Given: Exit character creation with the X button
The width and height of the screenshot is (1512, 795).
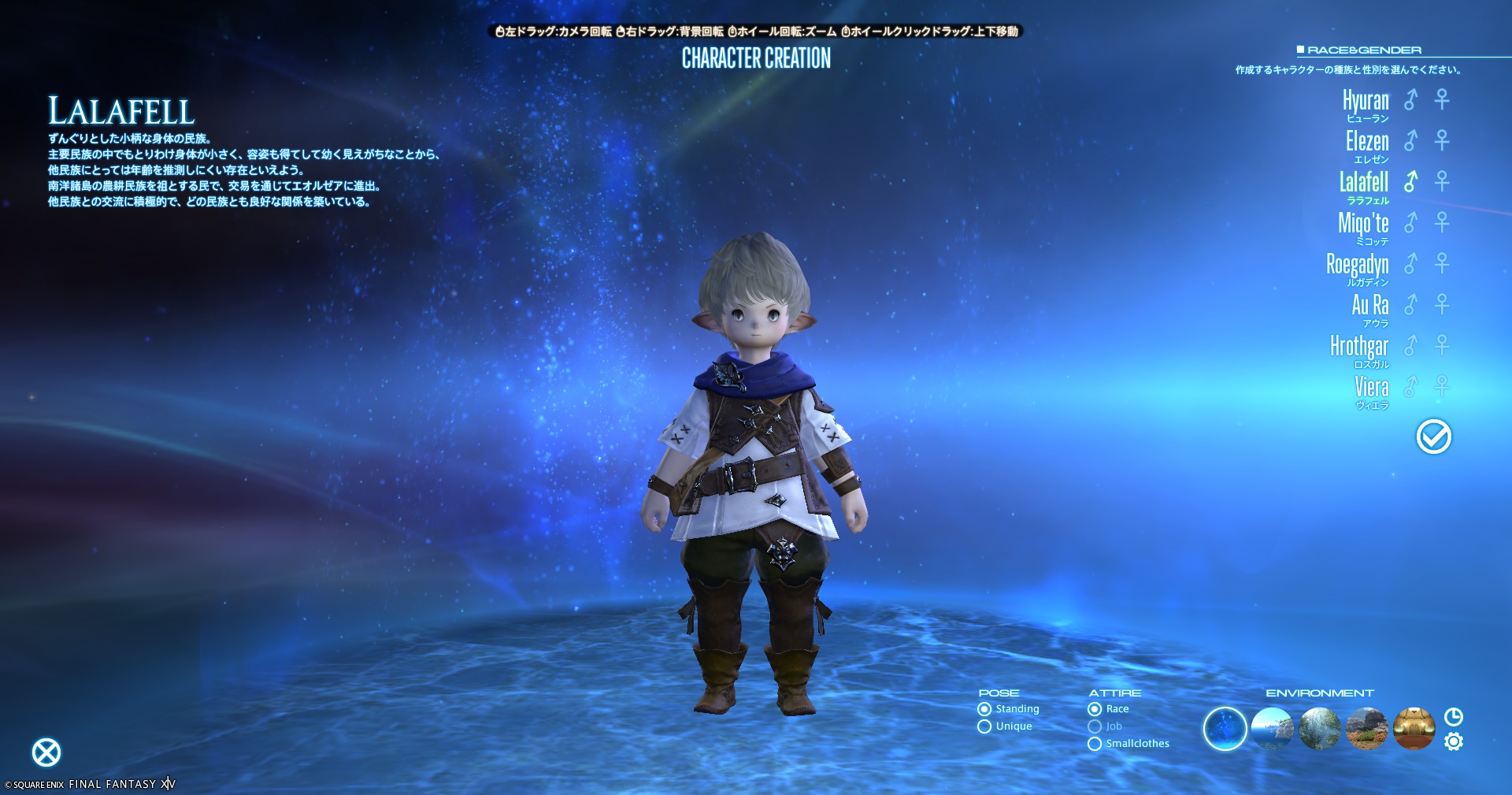Looking at the screenshot, I should point(46,752).
